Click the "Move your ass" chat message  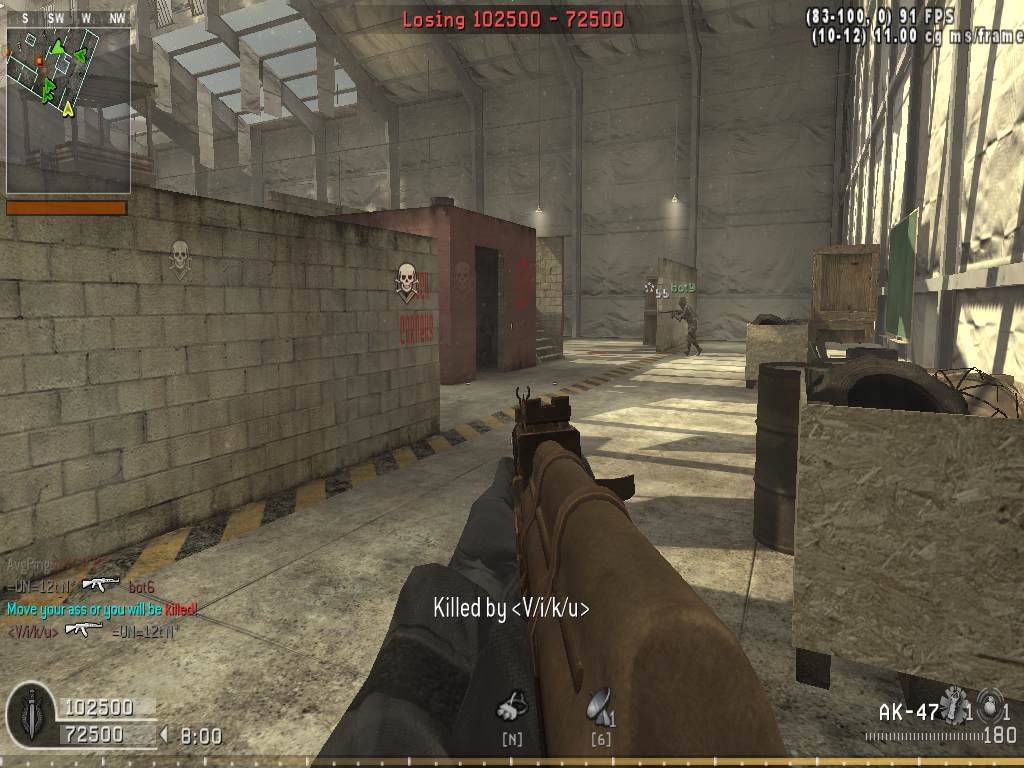(102, 608)
